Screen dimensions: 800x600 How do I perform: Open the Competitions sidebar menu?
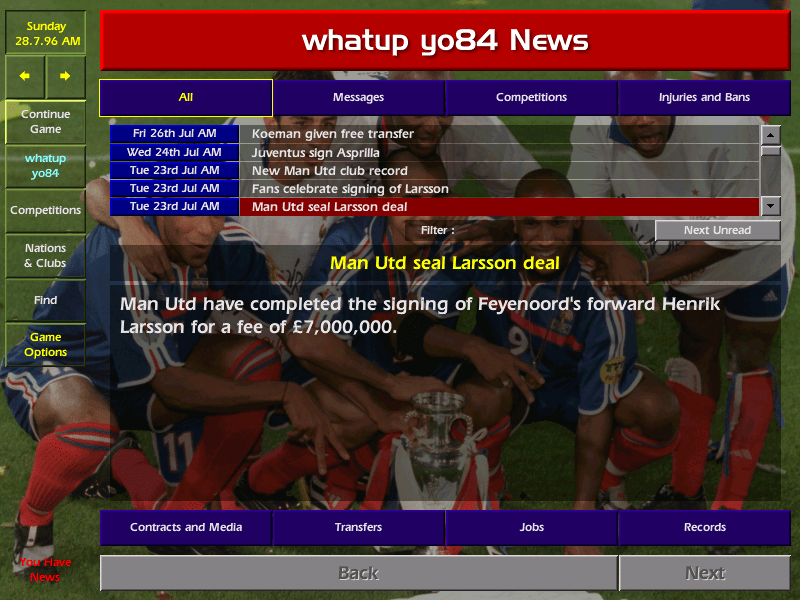tap(45, 211)
